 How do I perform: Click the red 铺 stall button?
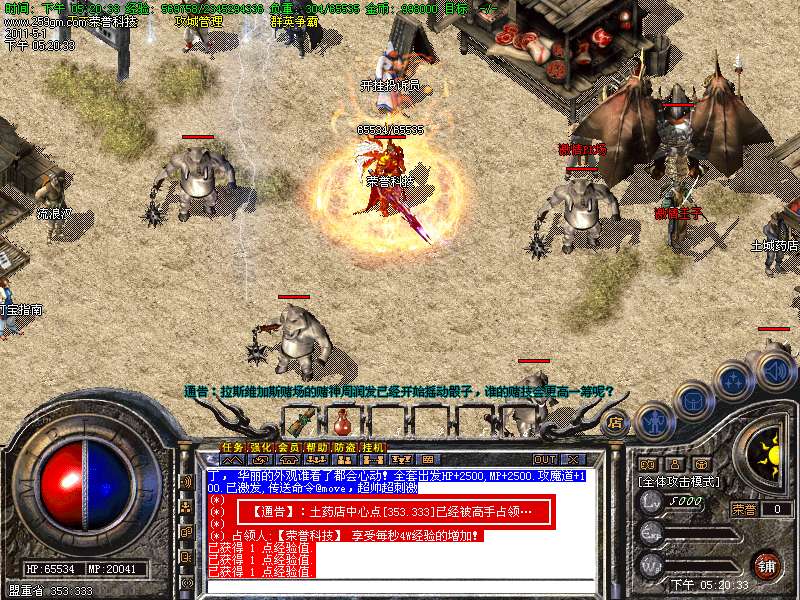coord(766,564)
